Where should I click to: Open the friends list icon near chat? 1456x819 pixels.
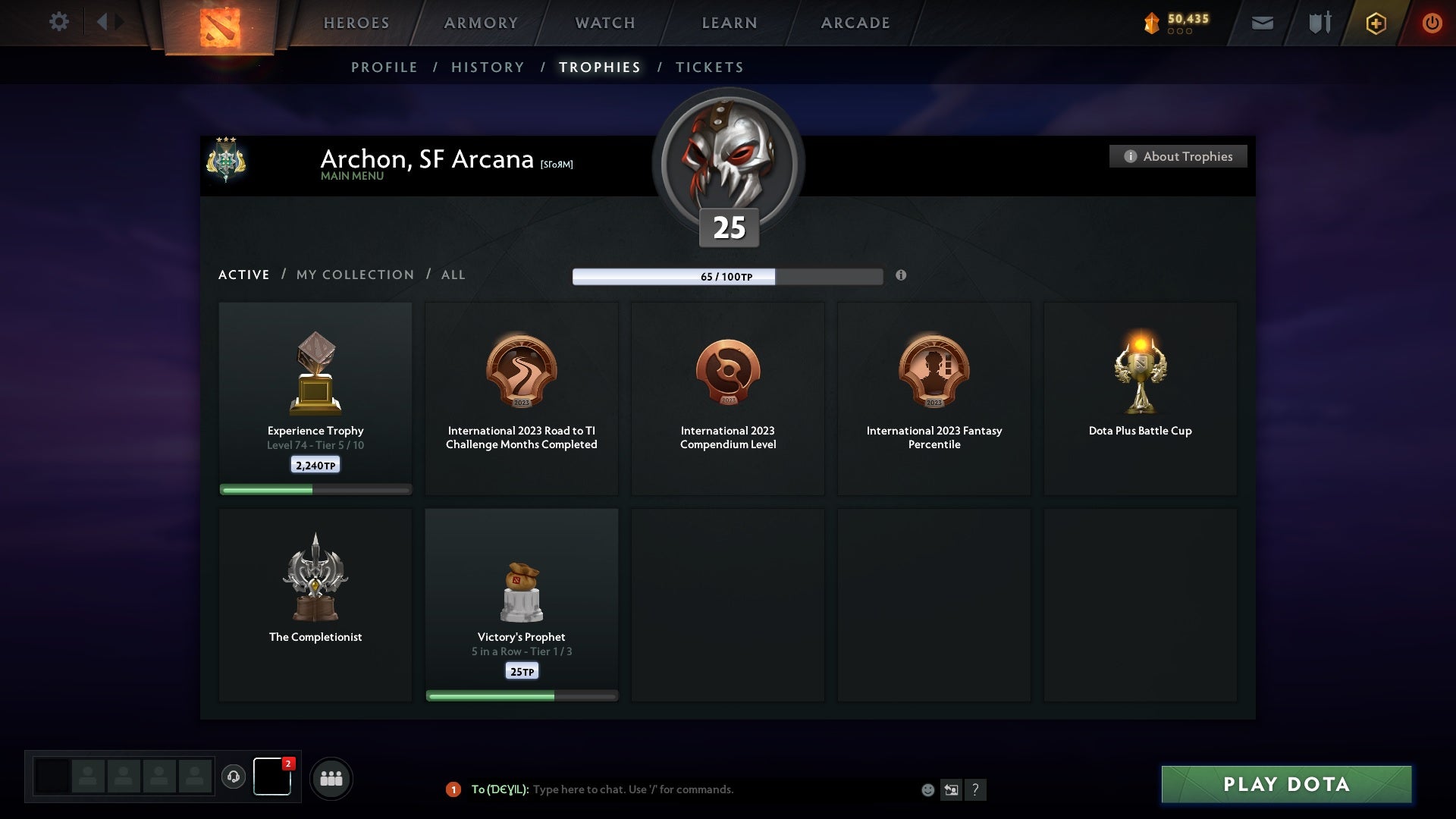(x=331, y=778)
